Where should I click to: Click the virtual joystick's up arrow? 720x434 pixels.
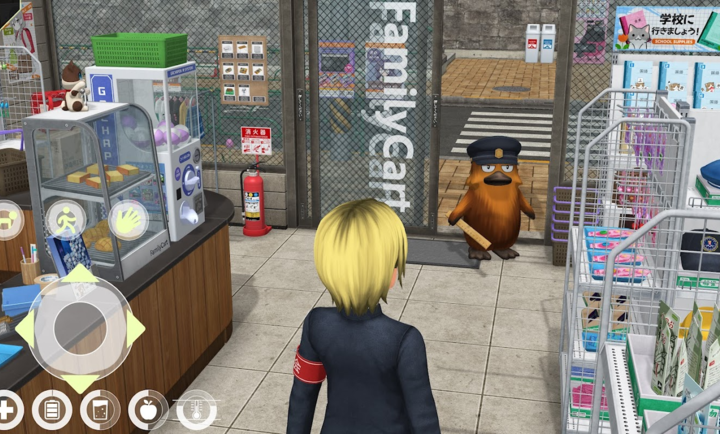78,275
